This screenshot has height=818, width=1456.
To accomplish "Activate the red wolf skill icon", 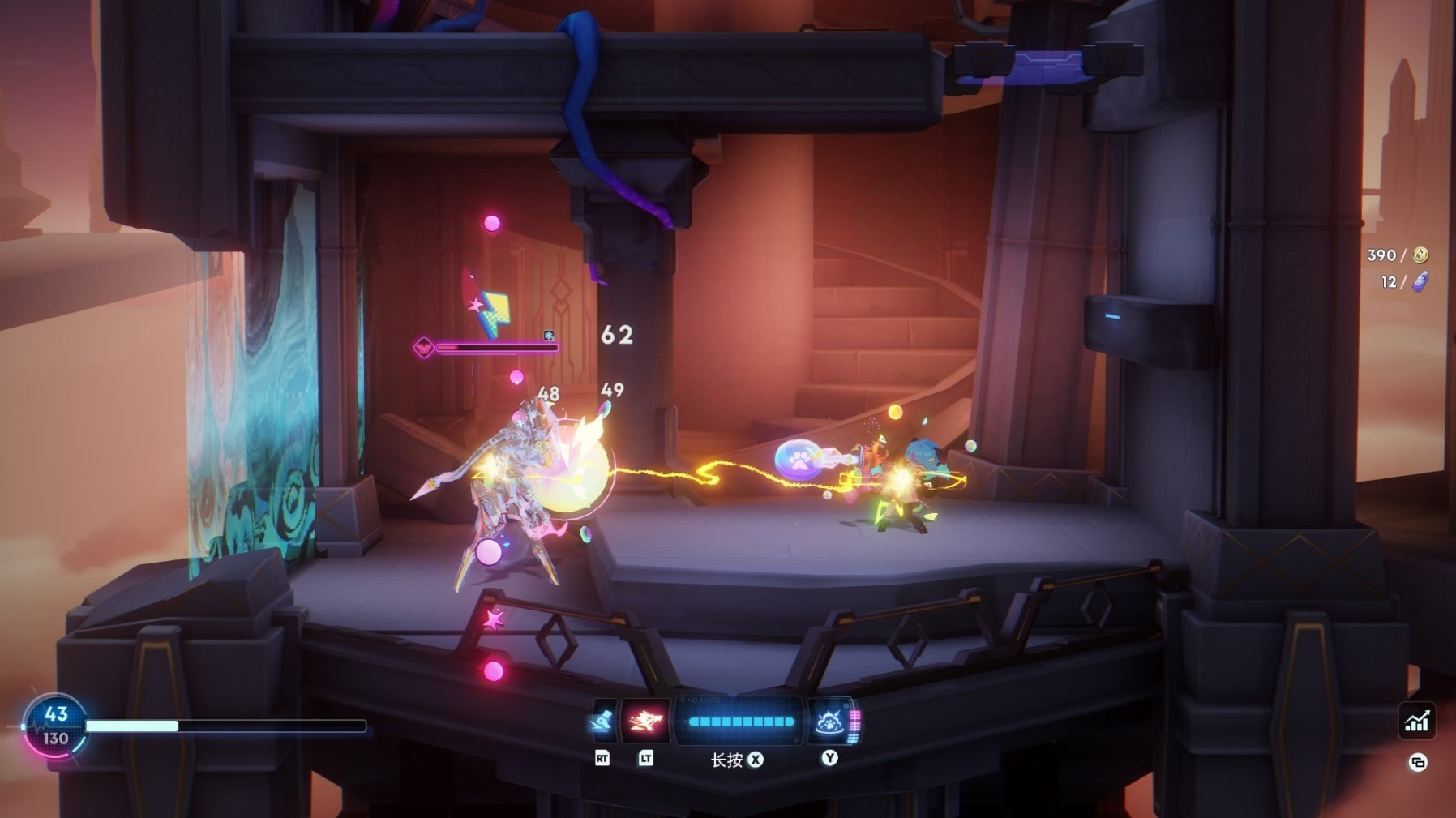I will click(645, 721).
